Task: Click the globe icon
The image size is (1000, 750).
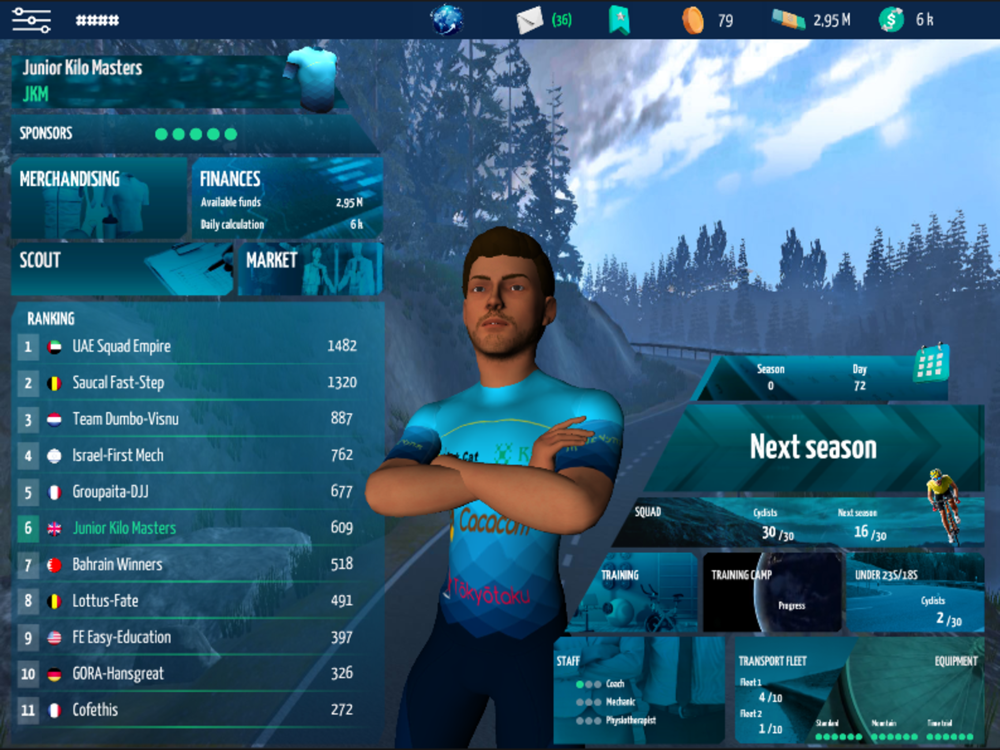Action: pos(447,19)
